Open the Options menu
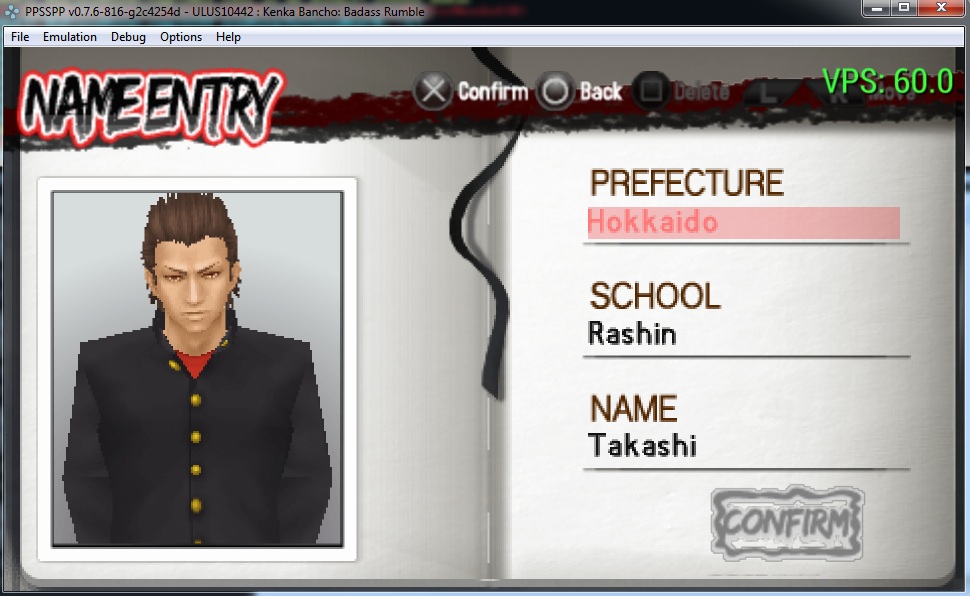This screenshot has width=970, height=596. [181, 37]
